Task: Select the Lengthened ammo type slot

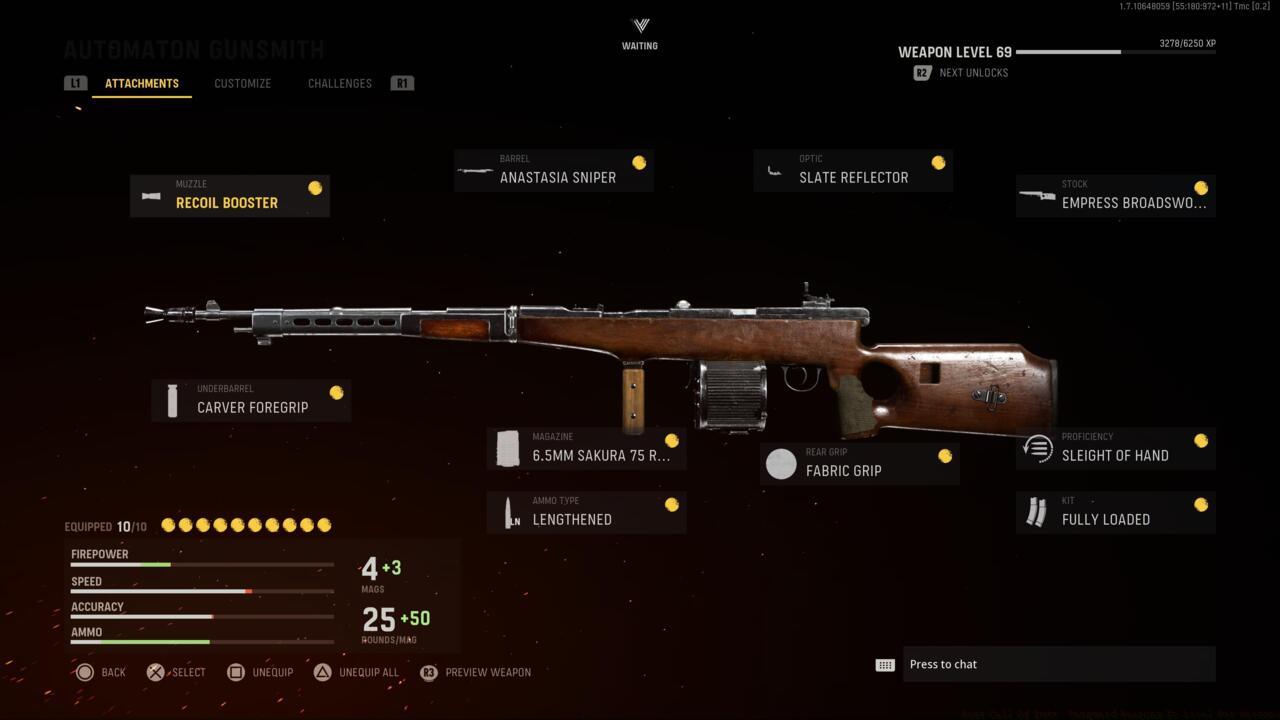Action: click(586, 512)
